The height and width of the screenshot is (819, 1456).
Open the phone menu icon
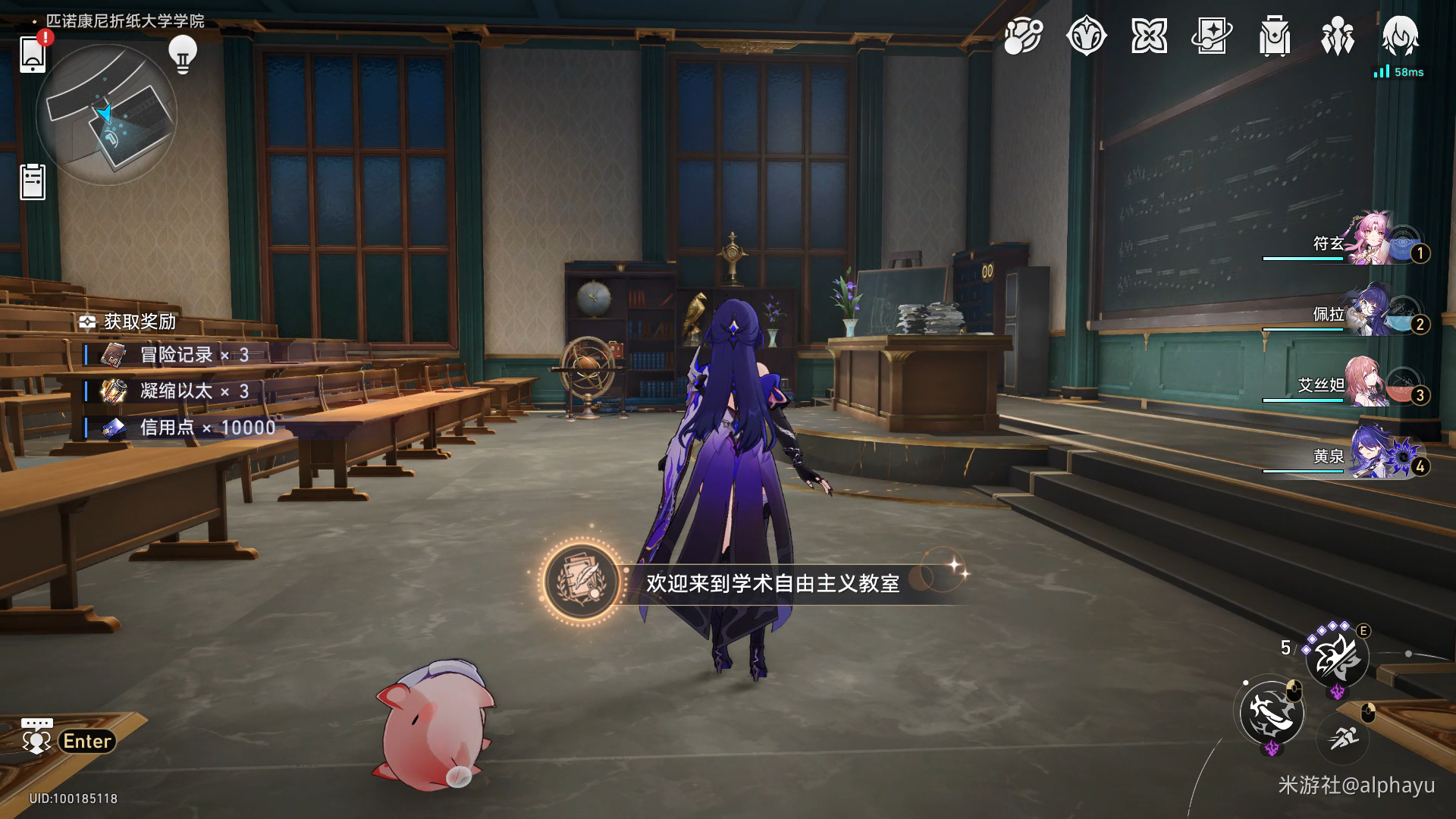(x=33, y=53)
